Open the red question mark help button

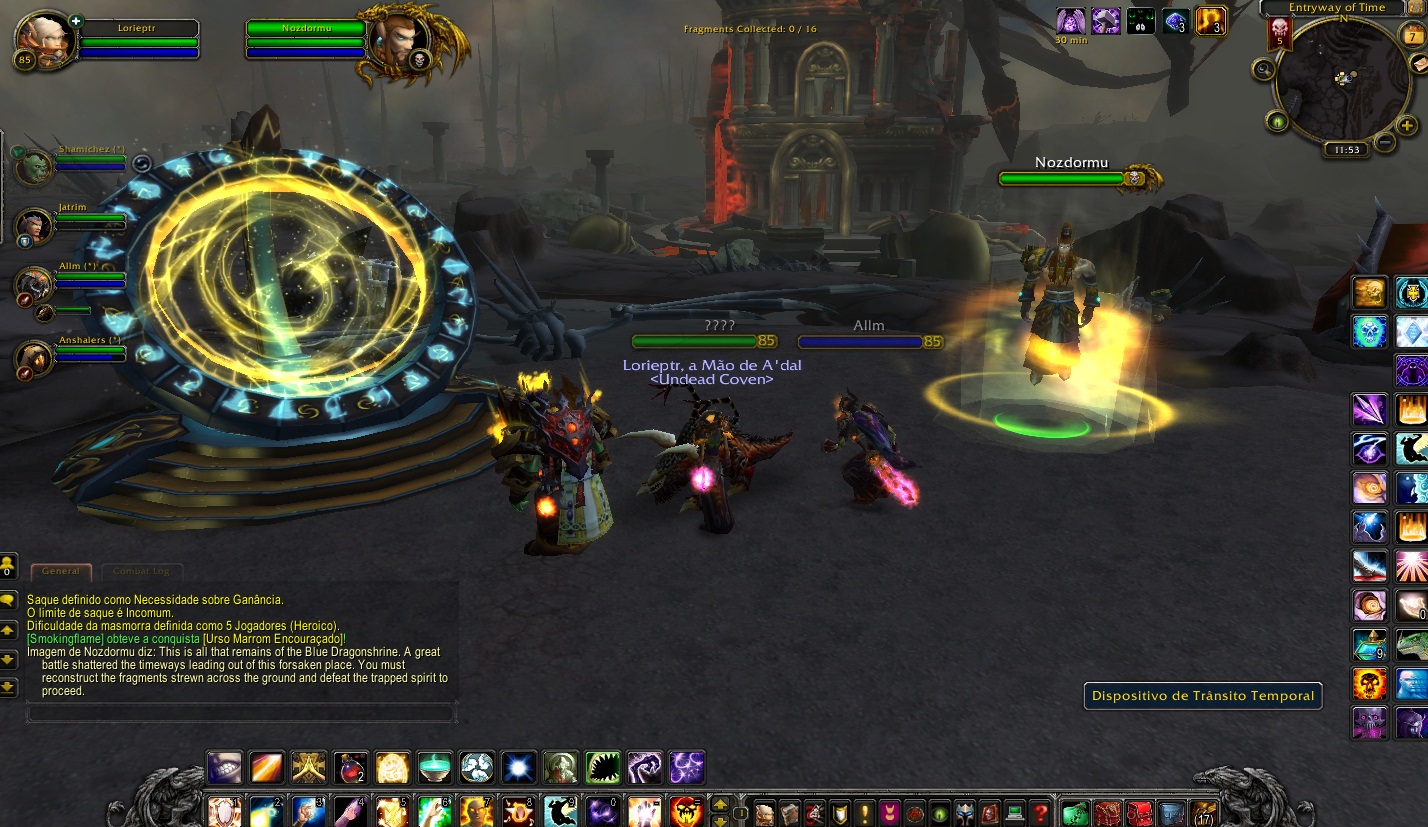[1040, 812]
